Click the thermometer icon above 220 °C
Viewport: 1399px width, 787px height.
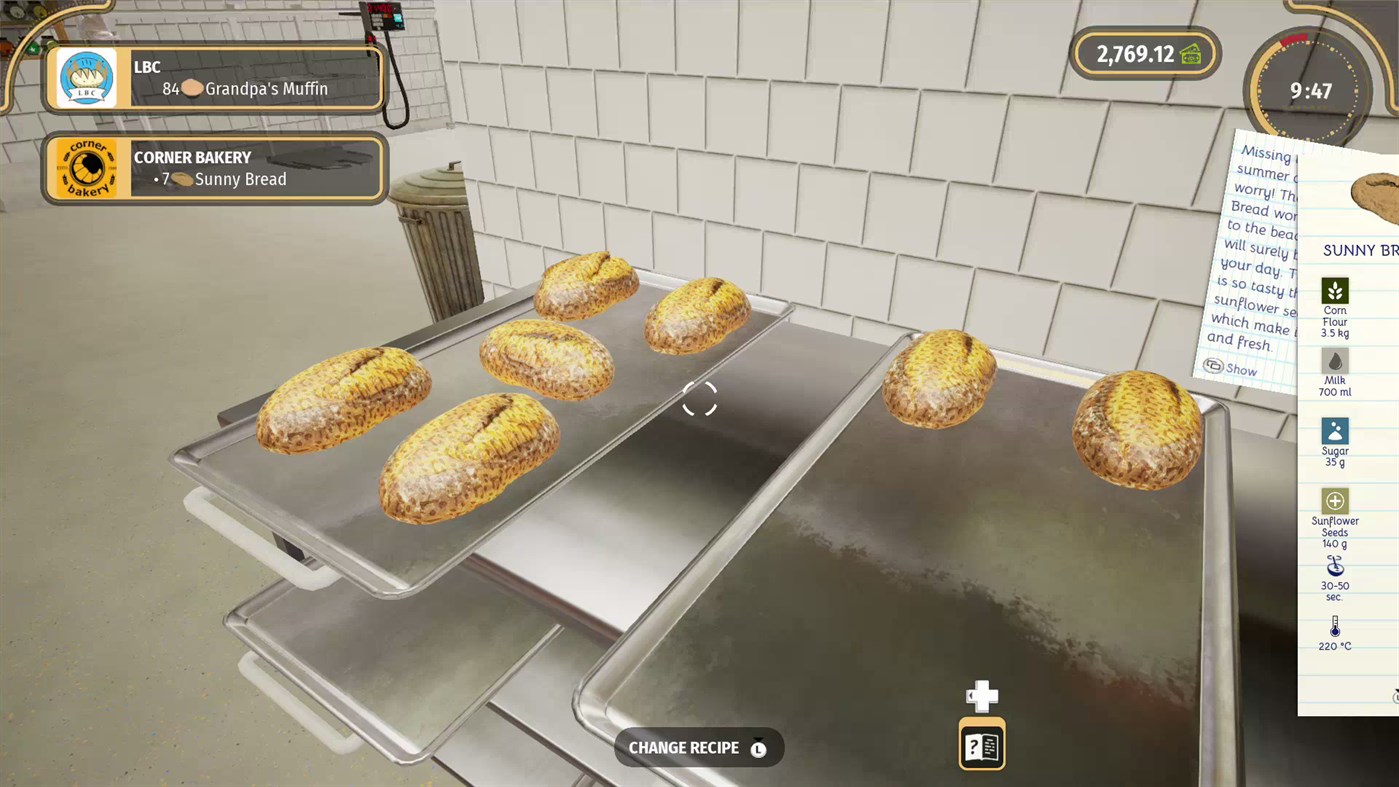click(1334, 626)
